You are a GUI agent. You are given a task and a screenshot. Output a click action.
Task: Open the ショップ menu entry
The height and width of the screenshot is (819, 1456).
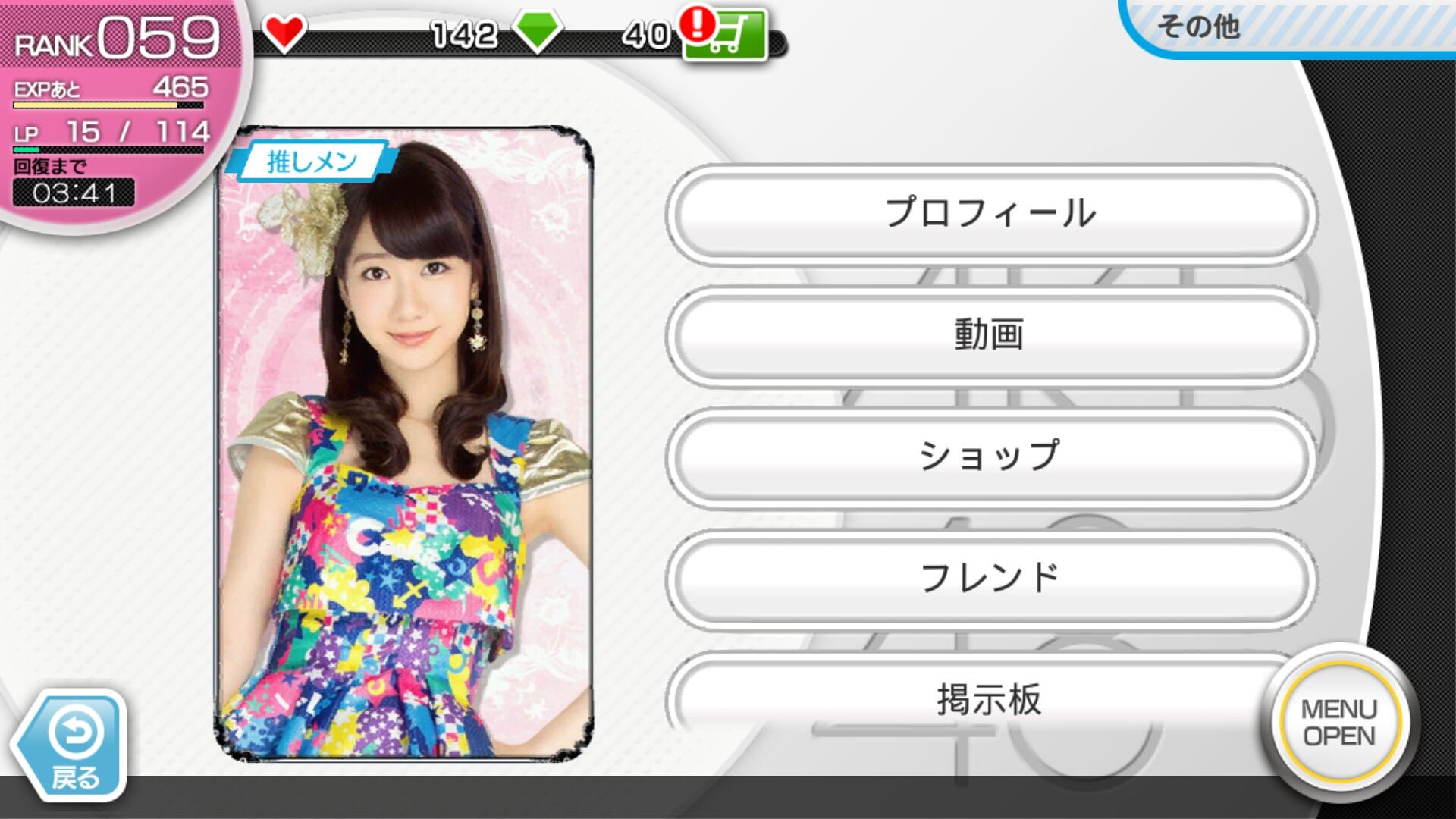click(990, 457)
